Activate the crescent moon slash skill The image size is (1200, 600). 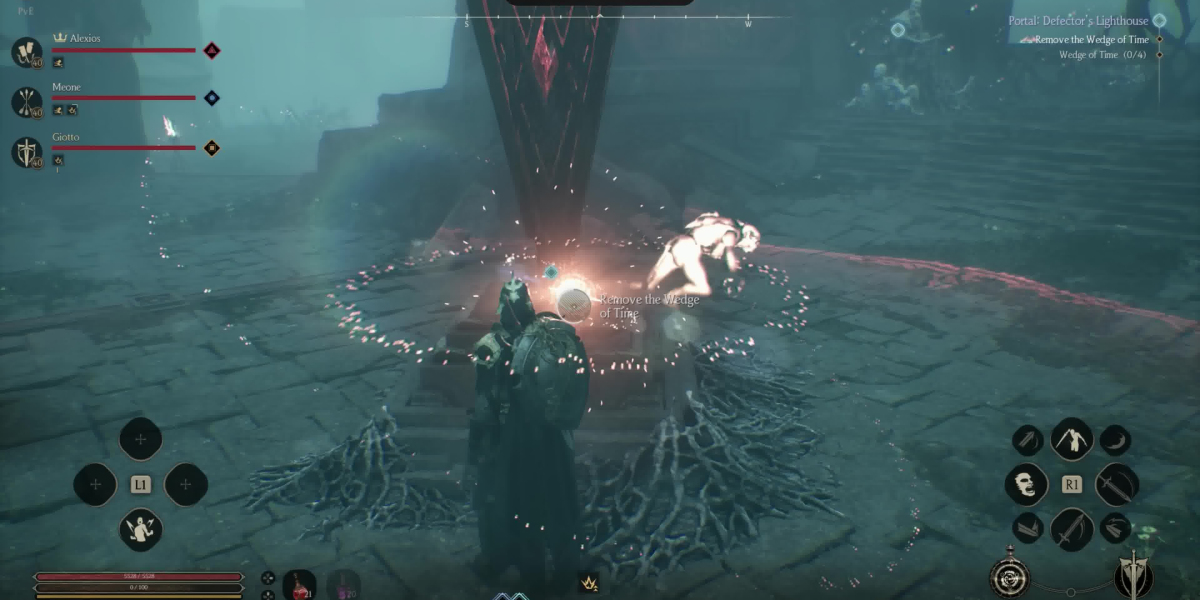point(1115,440)
